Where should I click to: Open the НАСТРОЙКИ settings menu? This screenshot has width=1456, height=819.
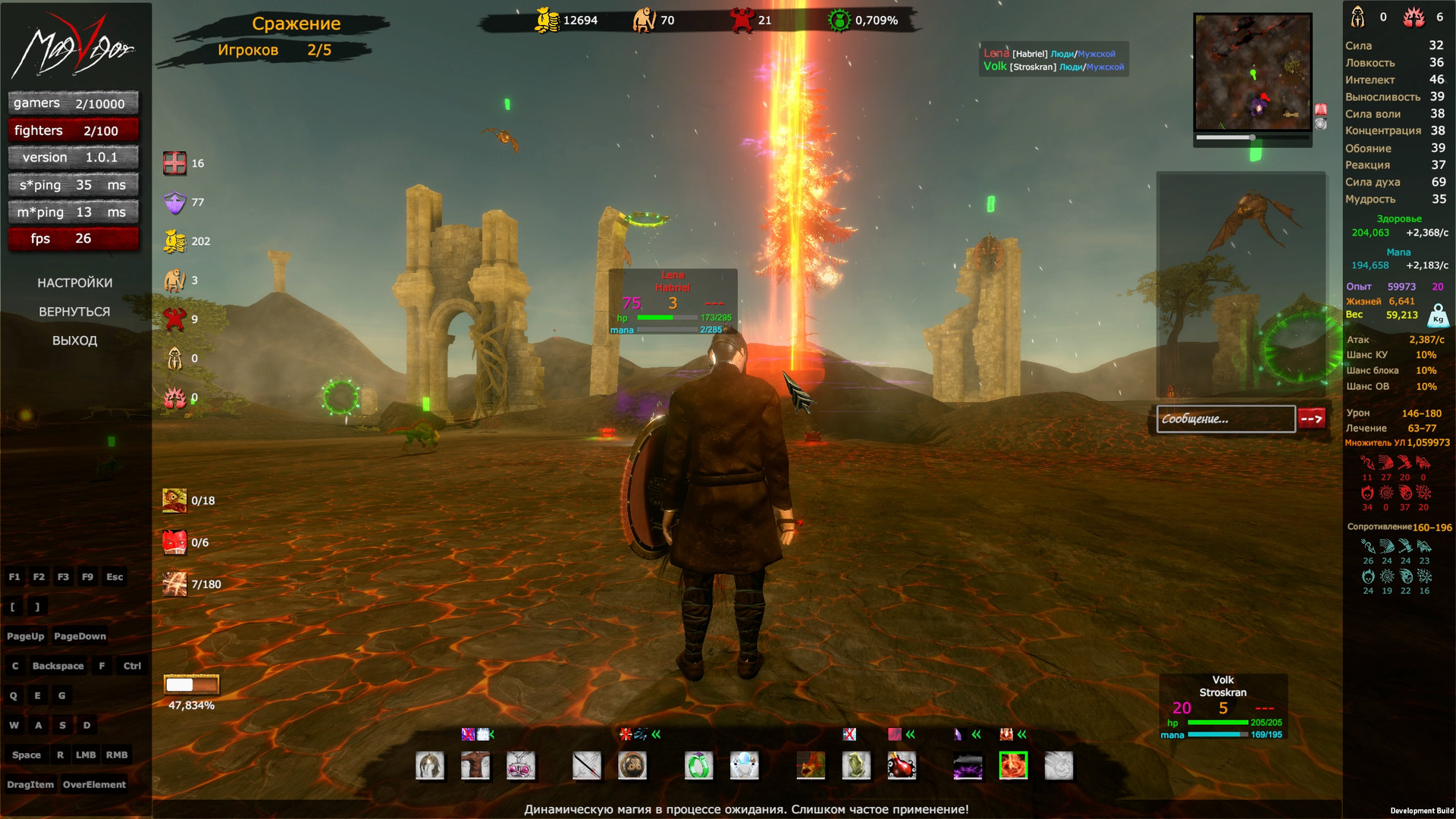coord(74,283)
